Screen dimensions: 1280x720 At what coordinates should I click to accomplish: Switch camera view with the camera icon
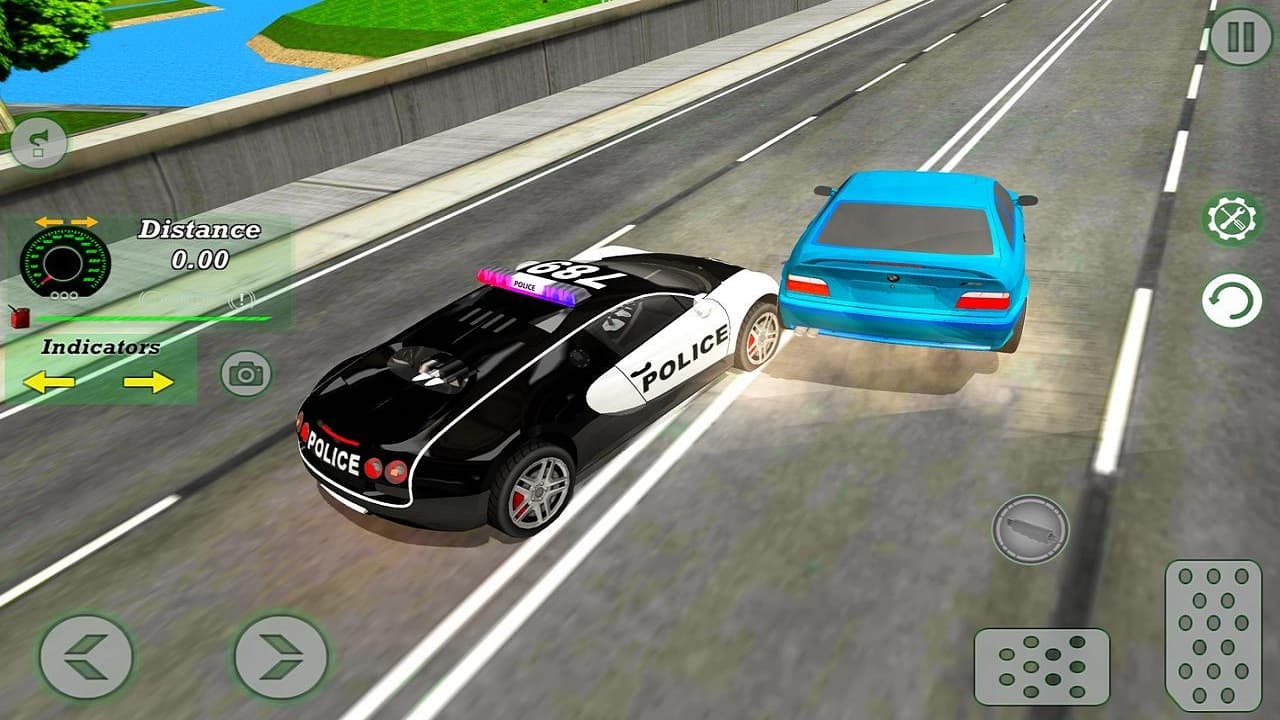(x=241, y=372)
